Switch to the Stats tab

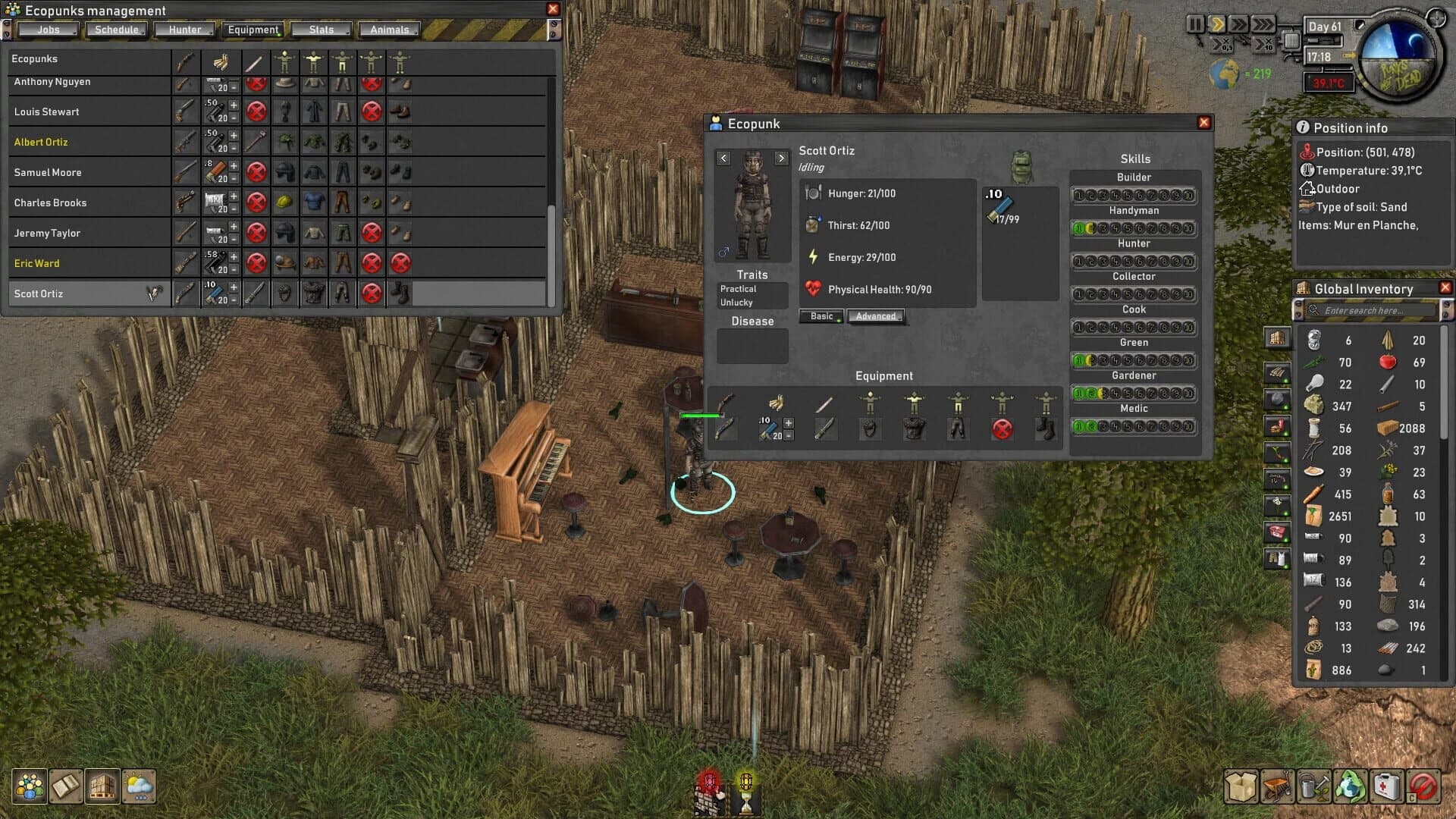(322, 30)
